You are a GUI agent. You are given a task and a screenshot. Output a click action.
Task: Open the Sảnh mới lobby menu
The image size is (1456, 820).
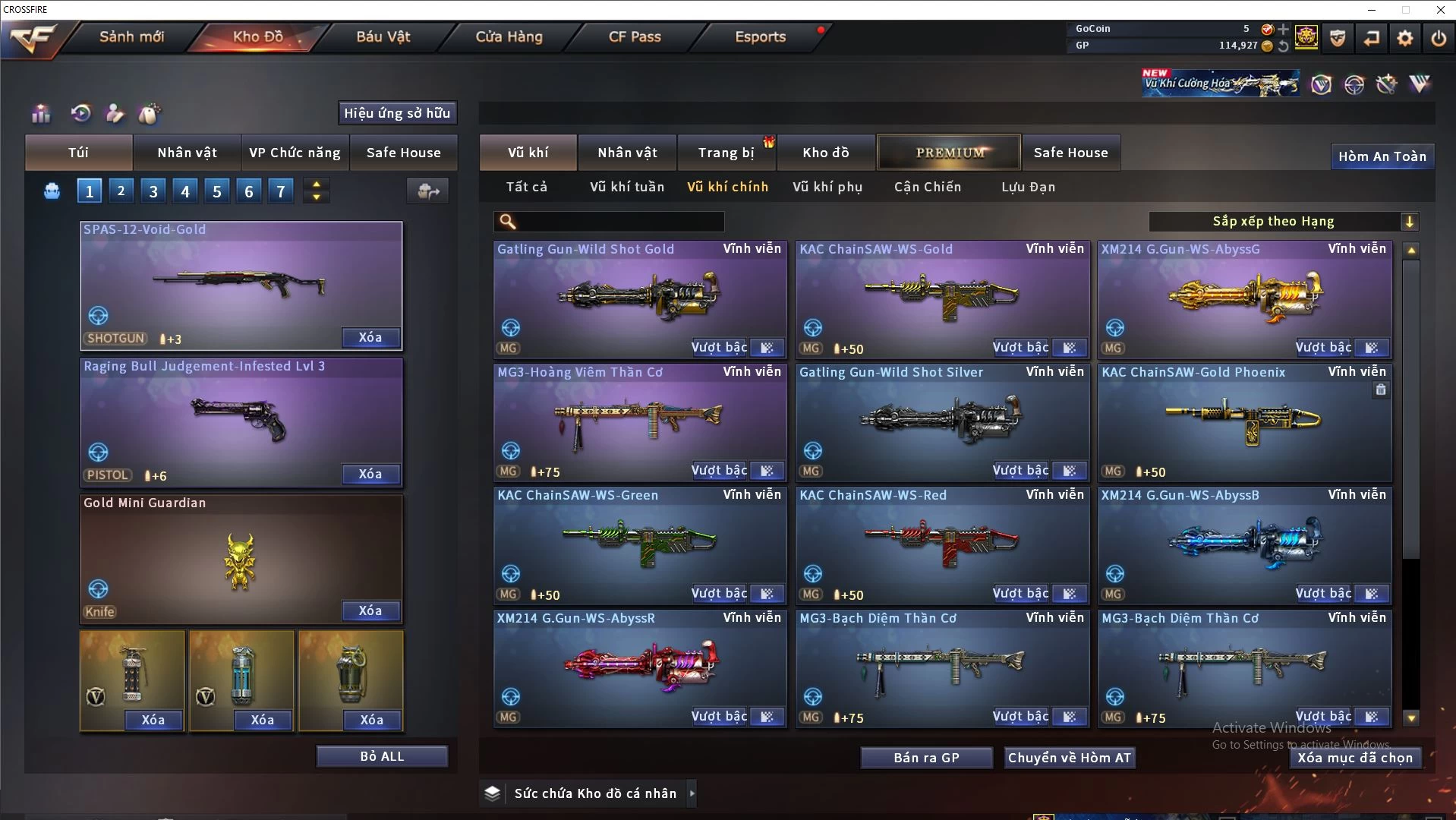coord(131,36)
